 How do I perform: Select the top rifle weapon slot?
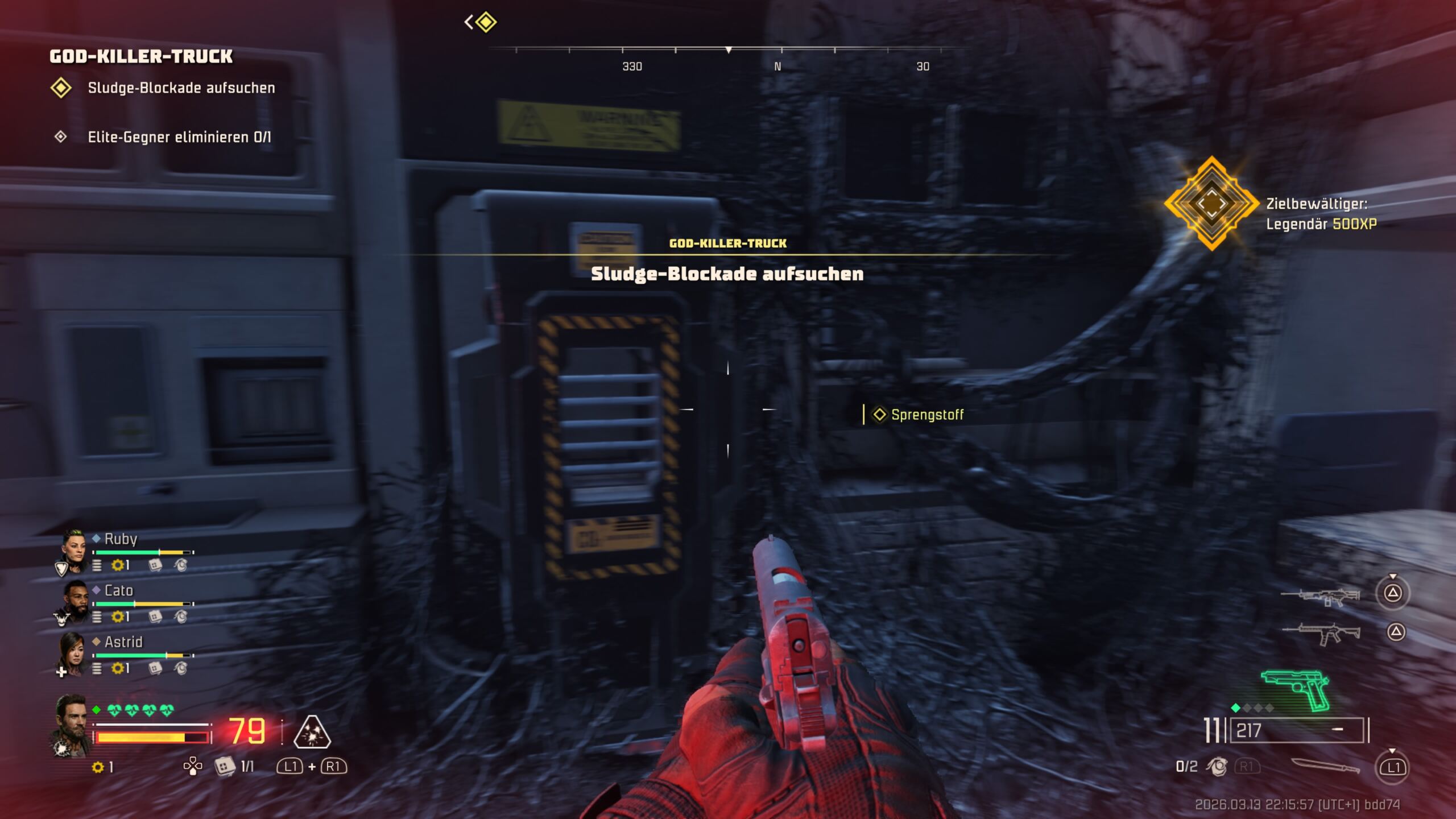coord(1320,597)
